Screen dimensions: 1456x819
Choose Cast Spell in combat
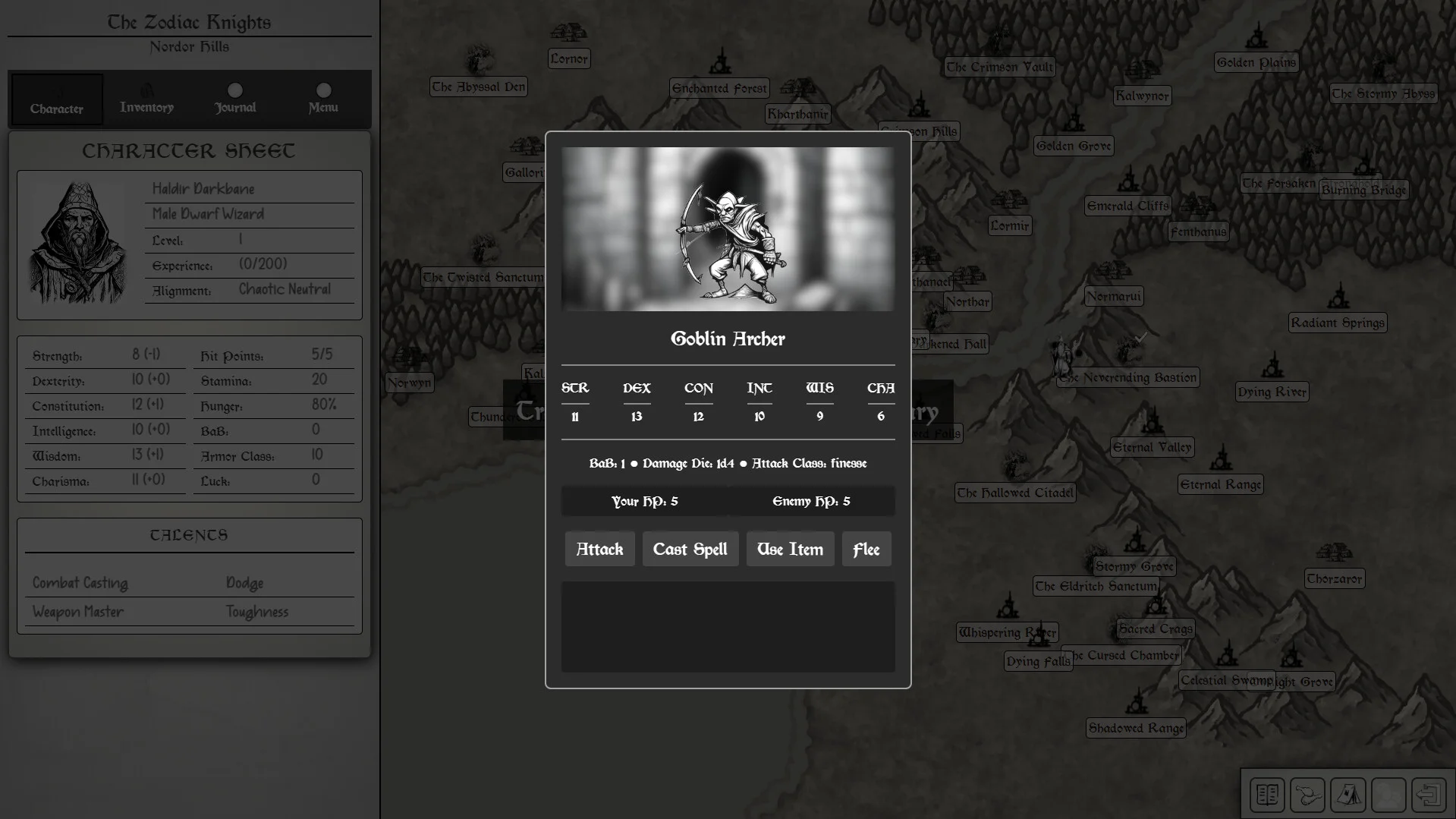coord(690,549)
